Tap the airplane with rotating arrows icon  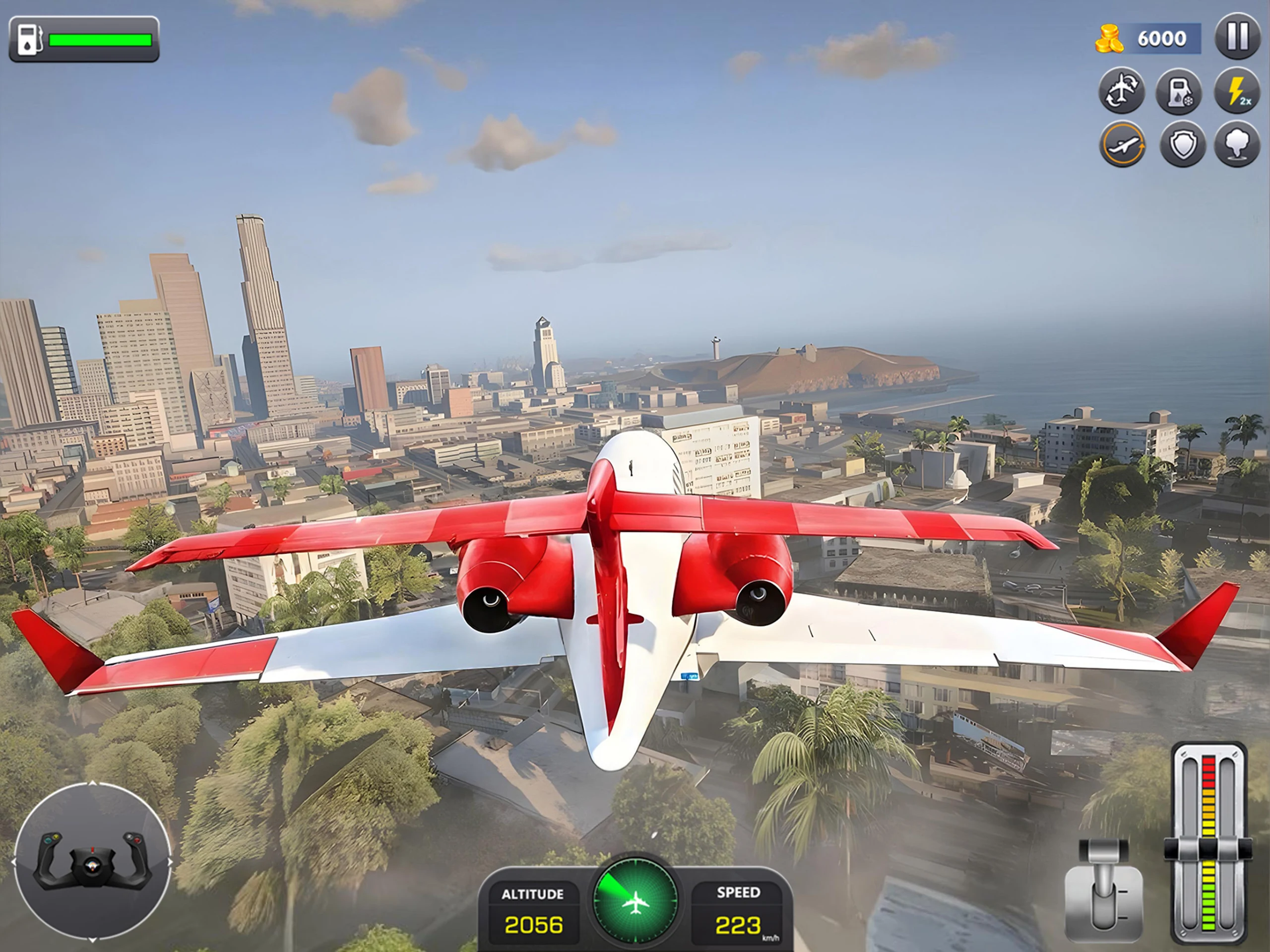pyautogui.click(x=1122, y=91)
